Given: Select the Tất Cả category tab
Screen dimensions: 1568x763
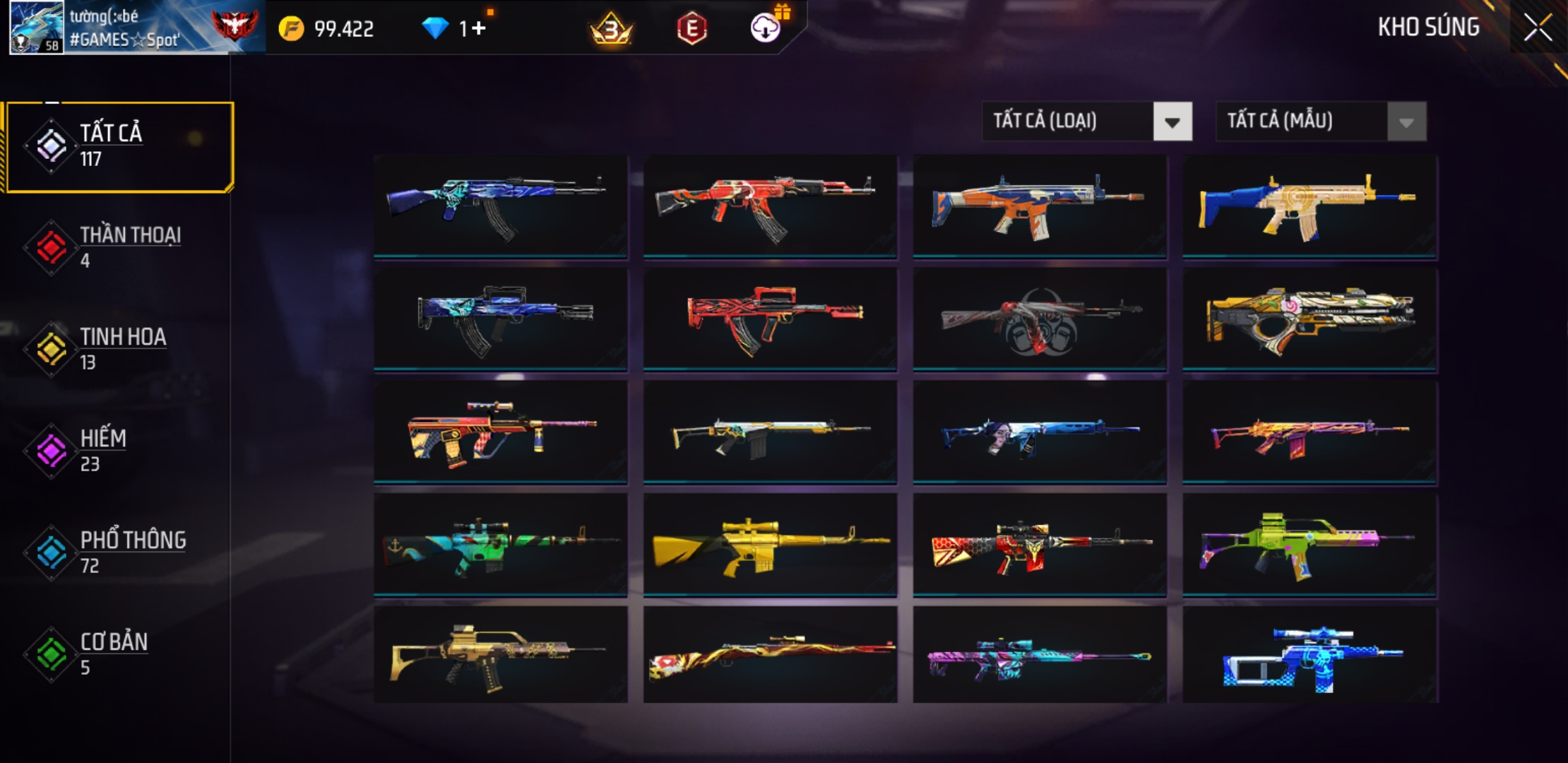Looking at the screenshot, I should (x=120, y=146).
